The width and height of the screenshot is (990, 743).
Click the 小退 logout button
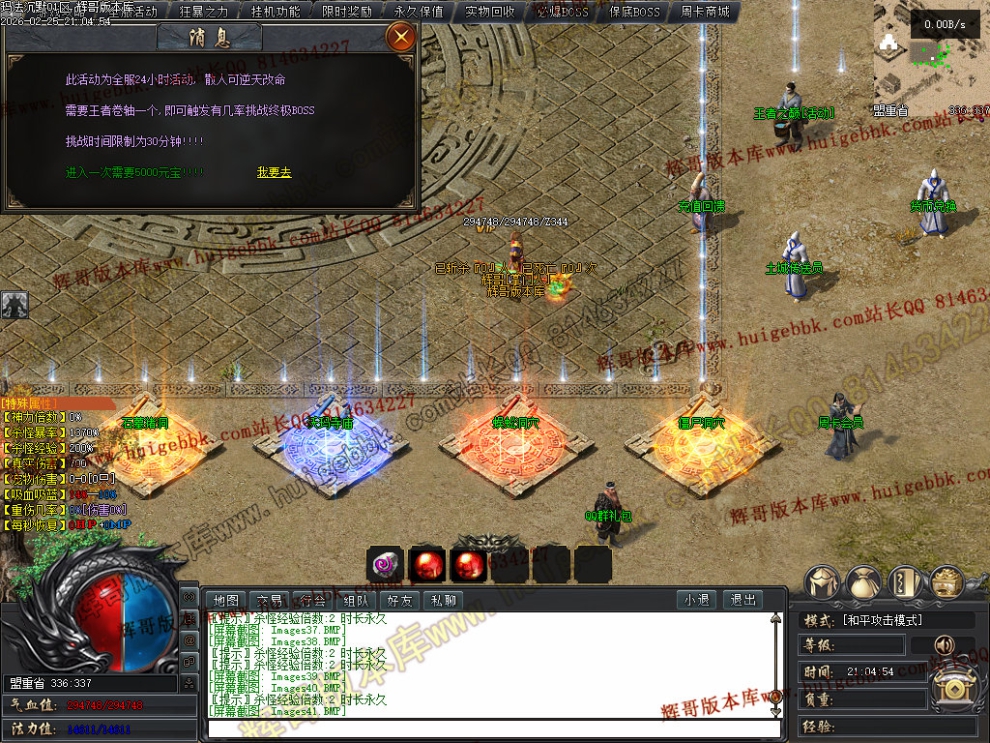697,601
